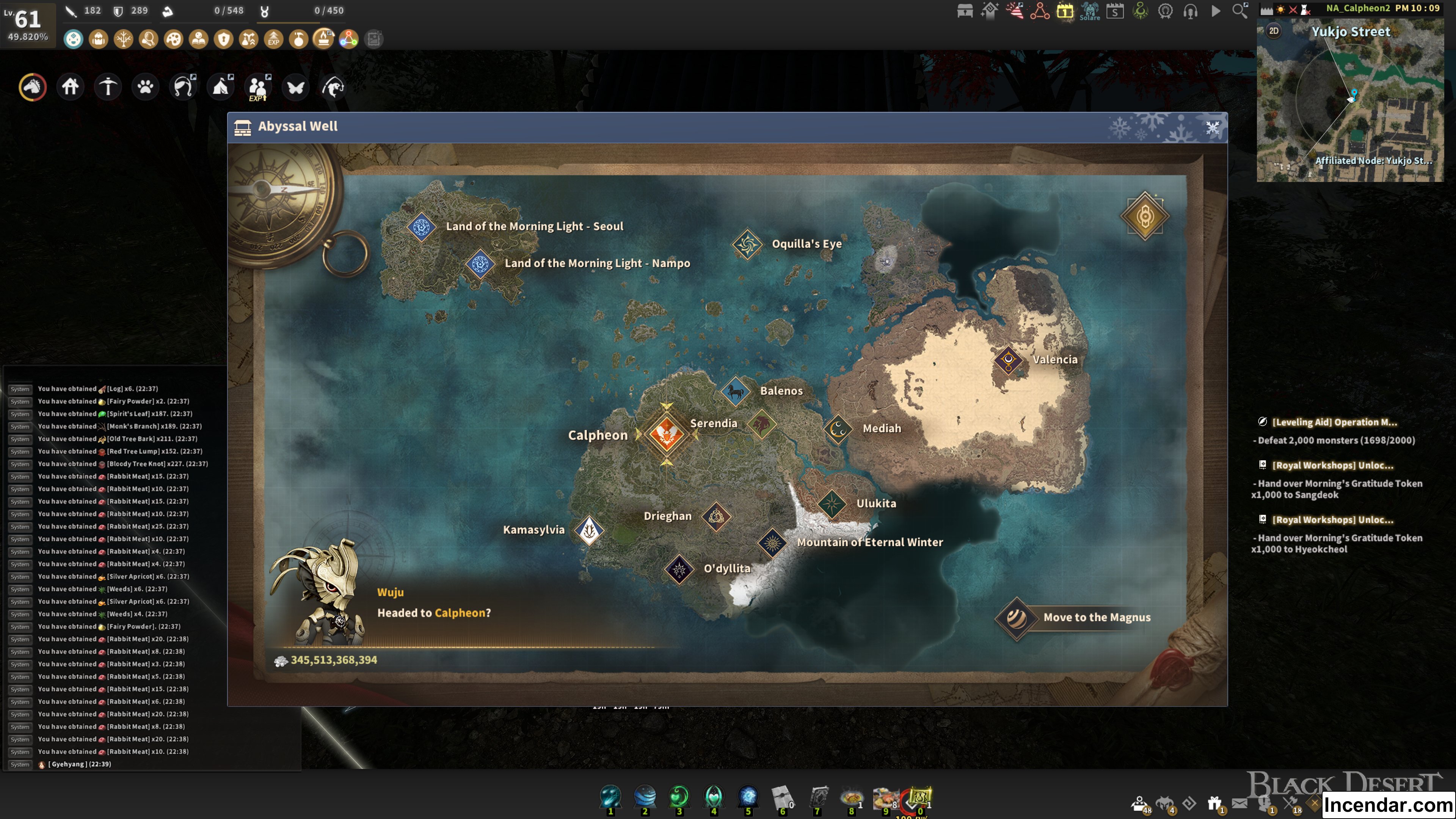Open the pet paw icon menu
1456x819 pixels.
pos(145,87)
